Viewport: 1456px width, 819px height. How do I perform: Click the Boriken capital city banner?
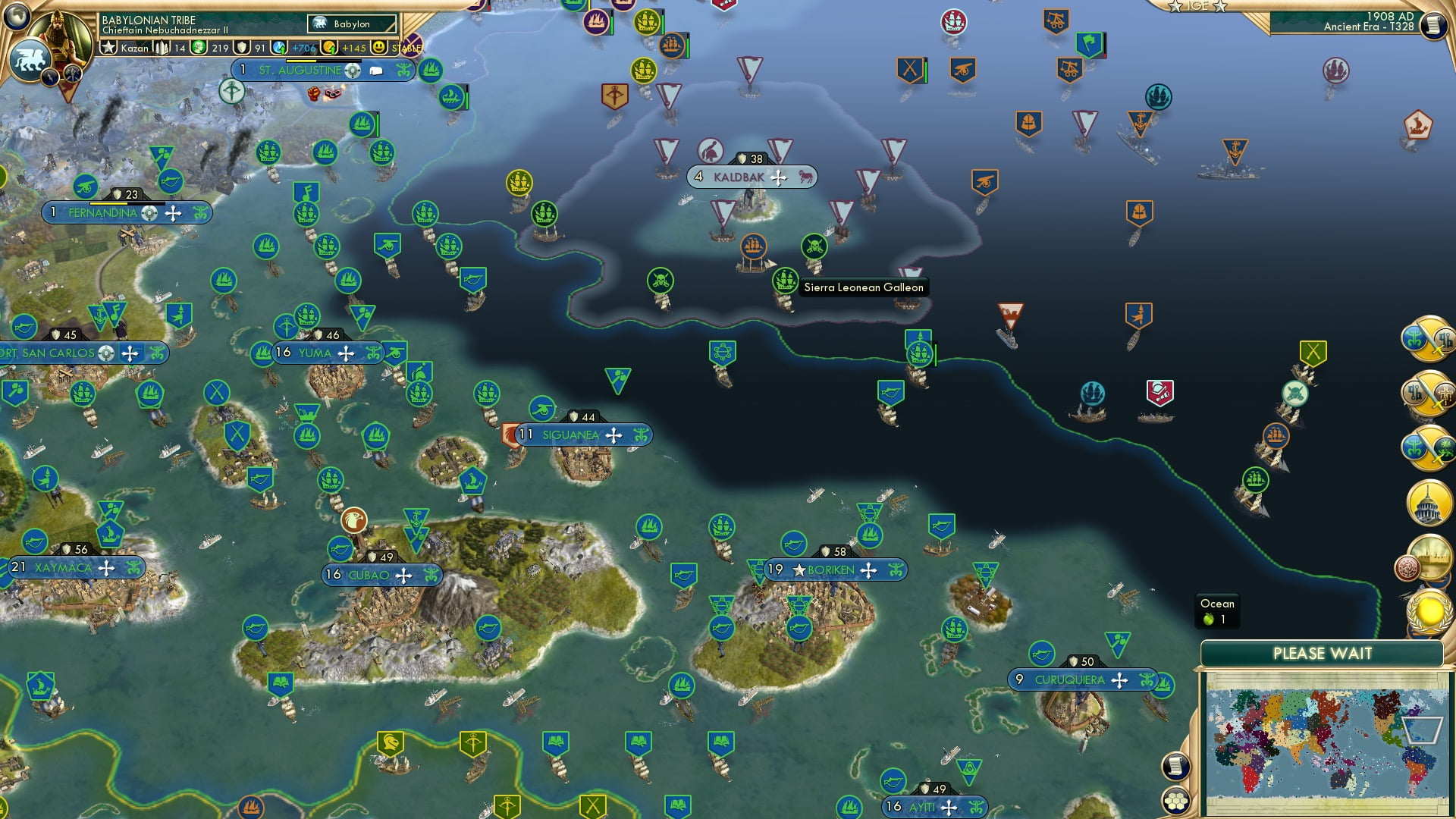tap(830, 570)
